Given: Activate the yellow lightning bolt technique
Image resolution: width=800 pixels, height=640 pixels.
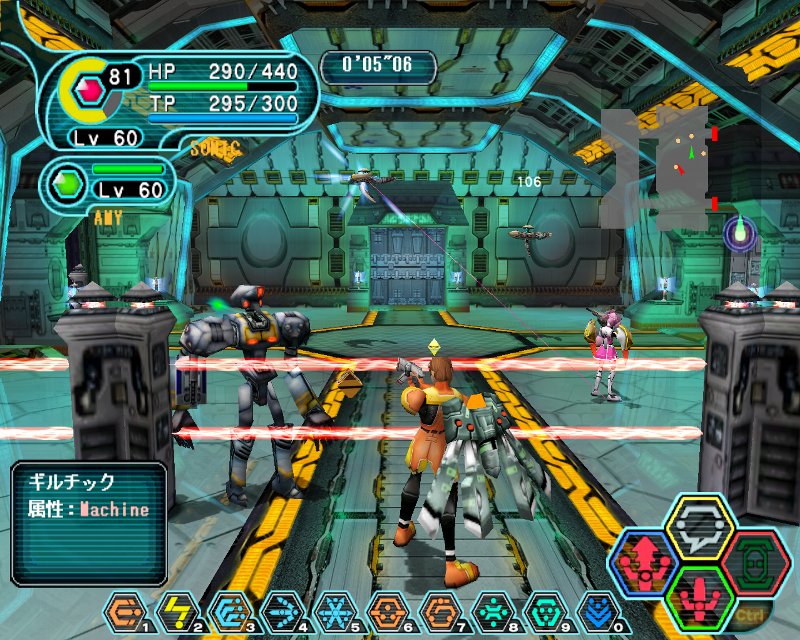Looking at the screenshot, I should pos(177,609).
